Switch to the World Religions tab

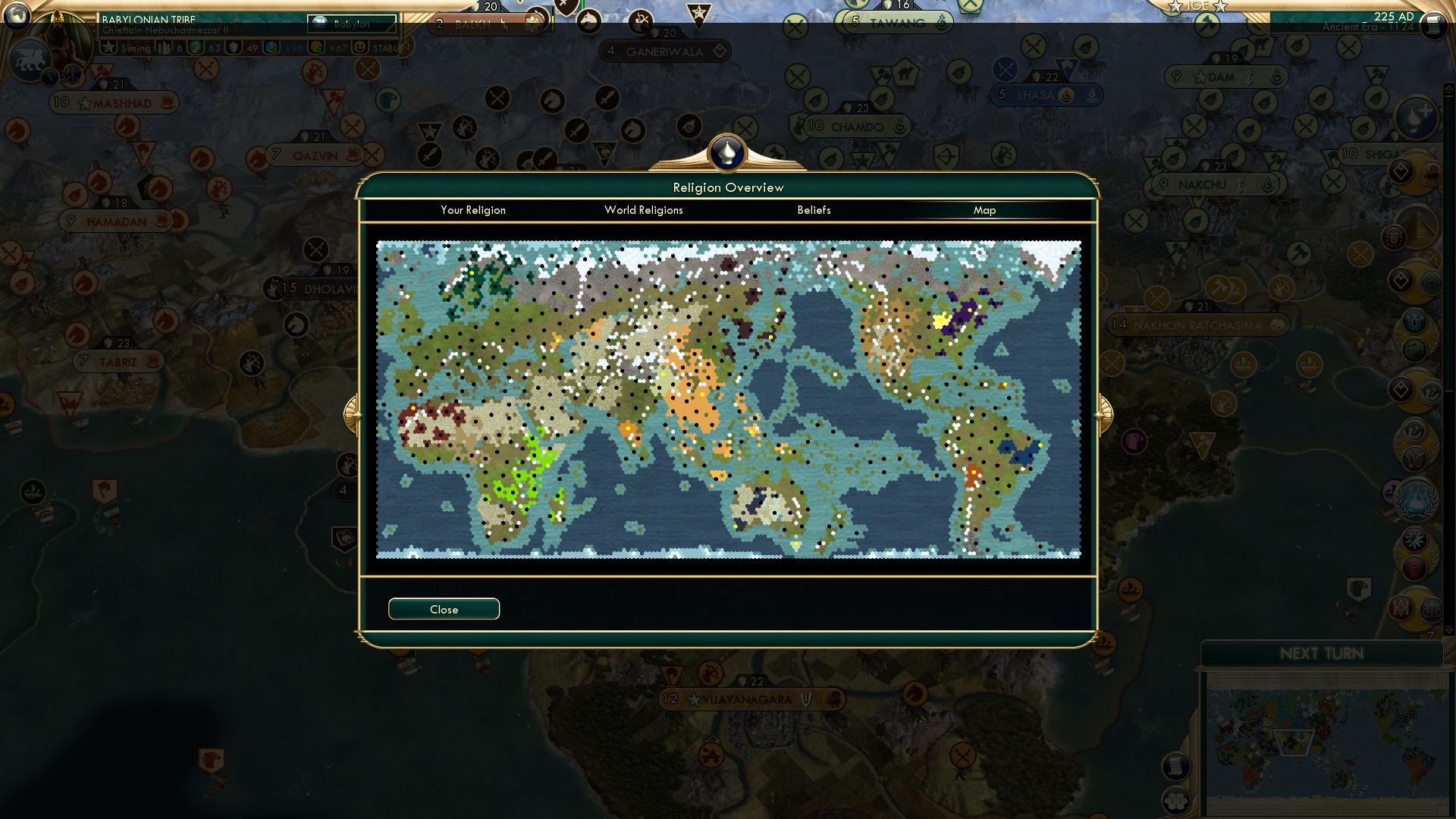643,210
